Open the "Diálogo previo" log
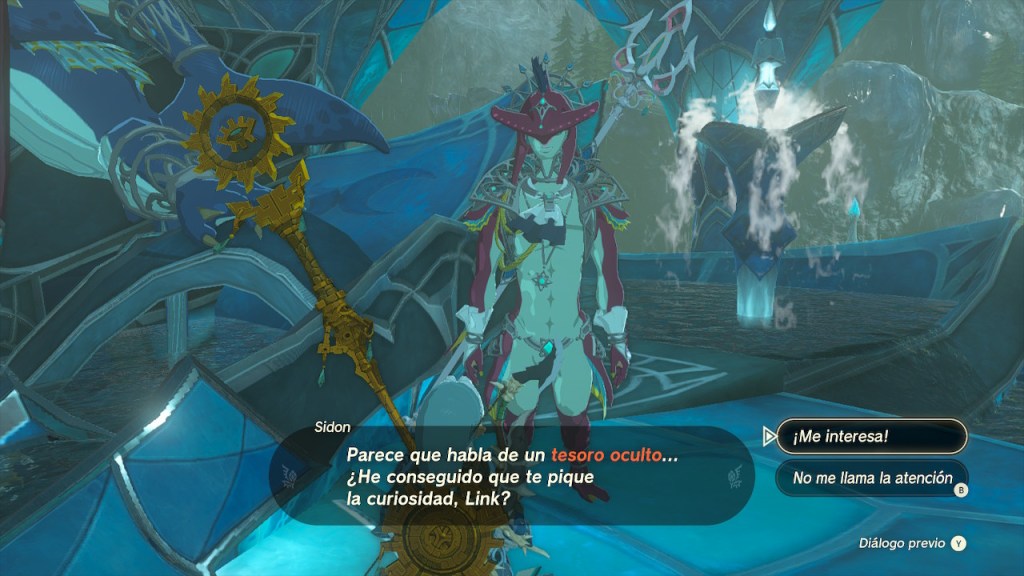 coord(912,544)
